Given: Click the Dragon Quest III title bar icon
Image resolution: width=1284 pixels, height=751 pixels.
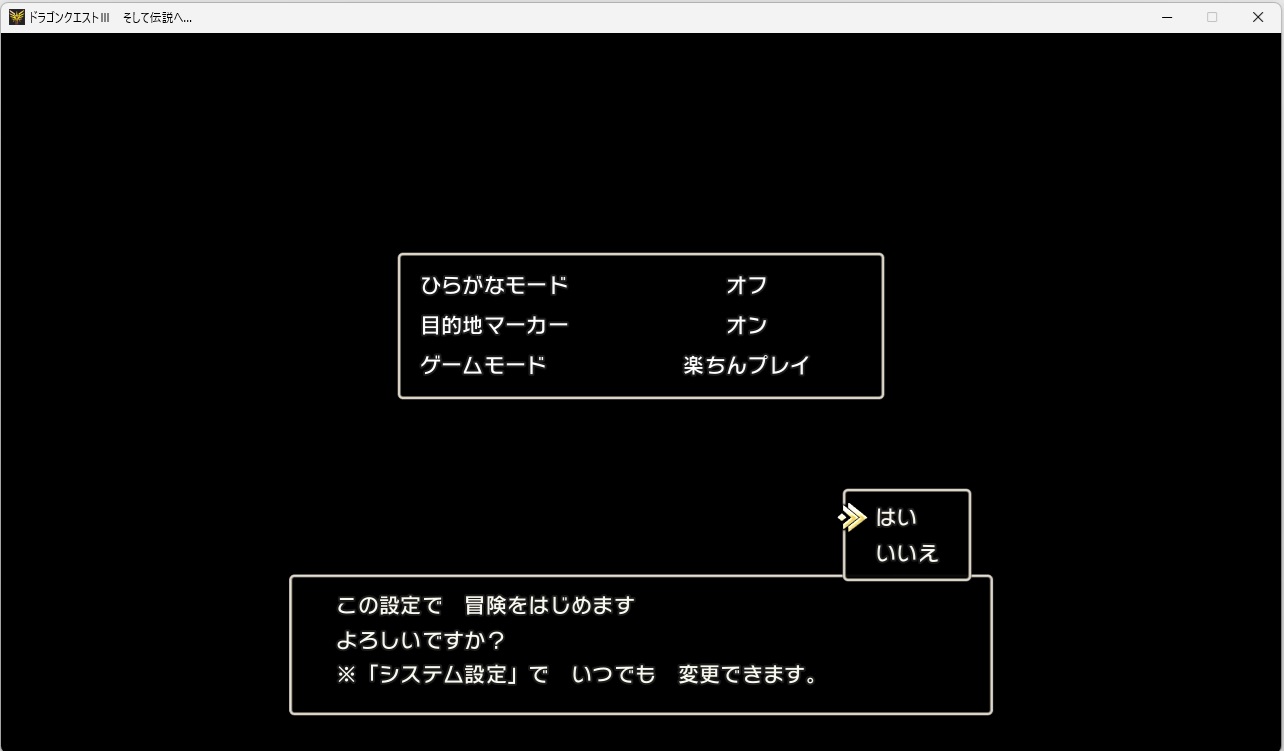Looking at the screenshot, I should pos(14,16).
